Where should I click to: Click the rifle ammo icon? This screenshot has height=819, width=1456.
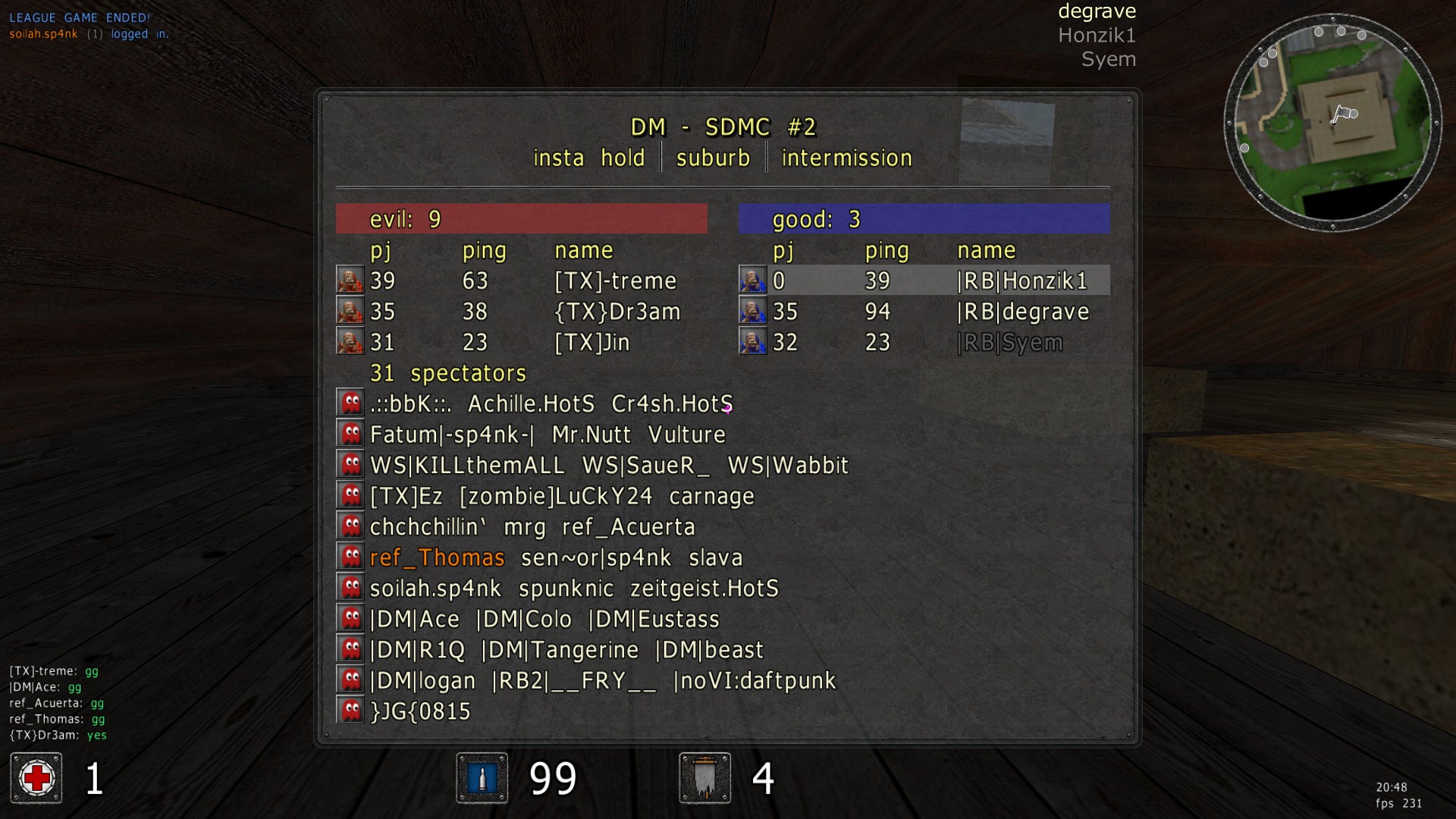pos(482,778)
